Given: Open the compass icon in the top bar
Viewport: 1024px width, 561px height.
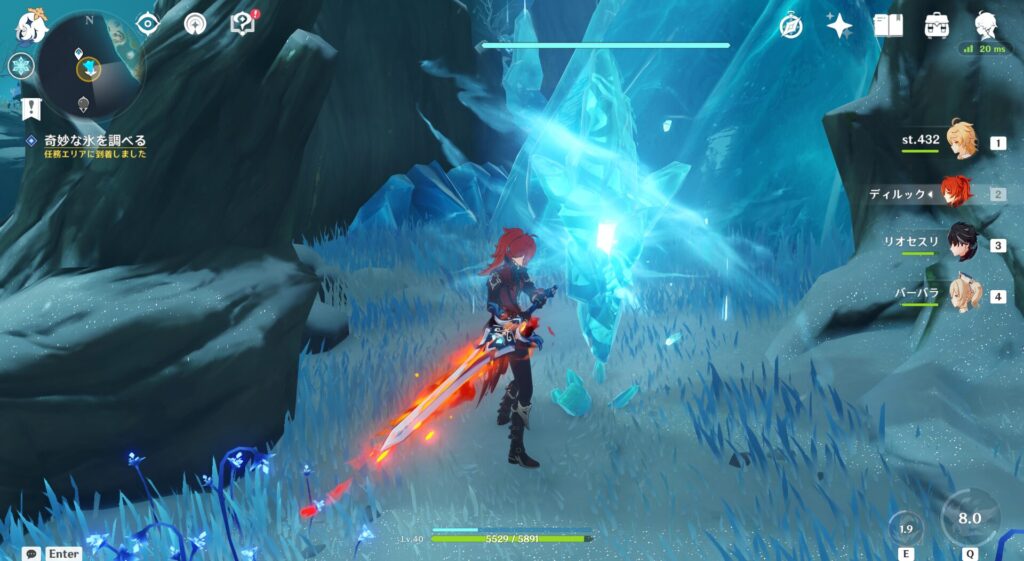Looking at the screenshot, I should click(791, 26).
